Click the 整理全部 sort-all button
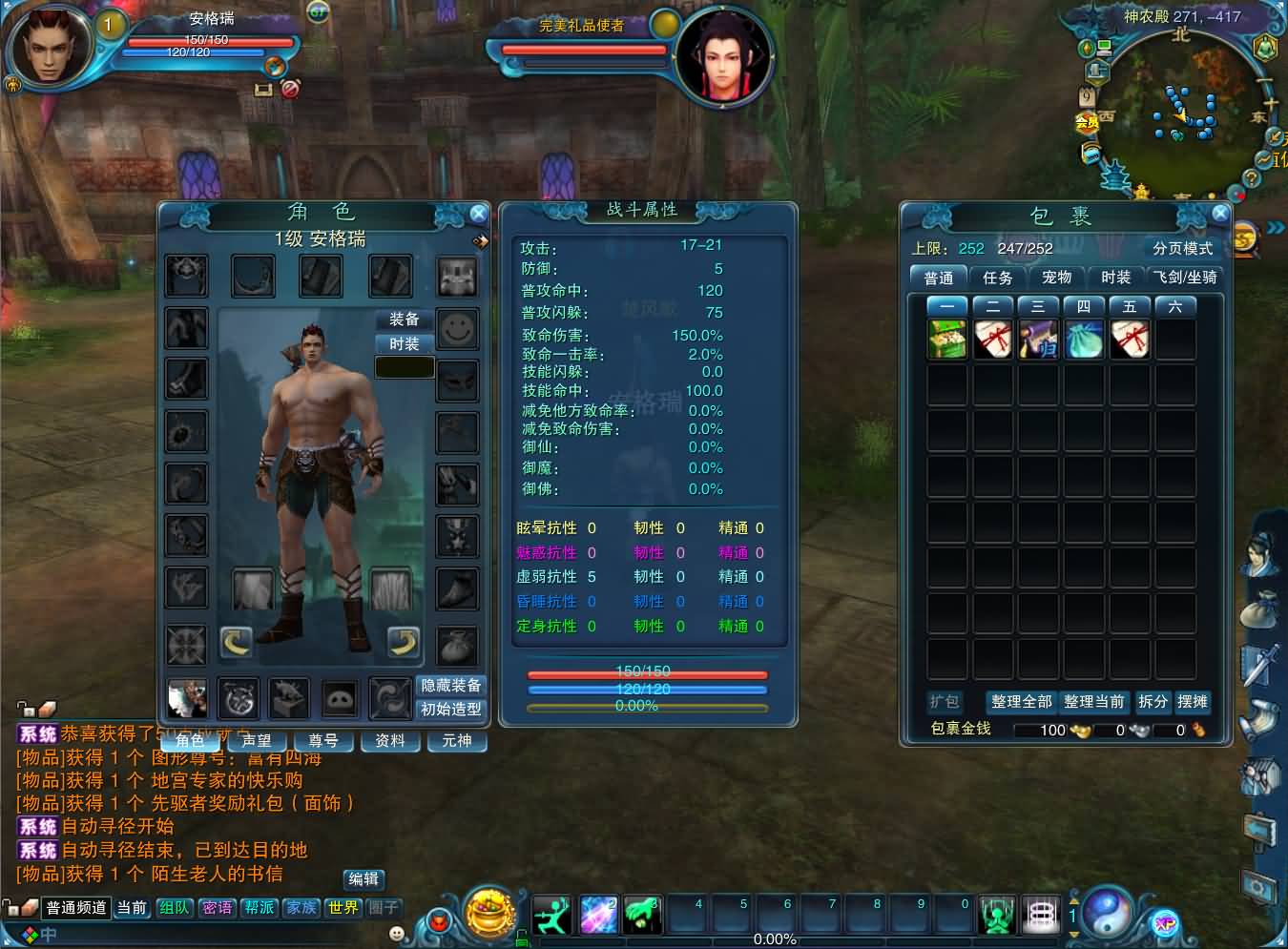 pos(1020,701)
